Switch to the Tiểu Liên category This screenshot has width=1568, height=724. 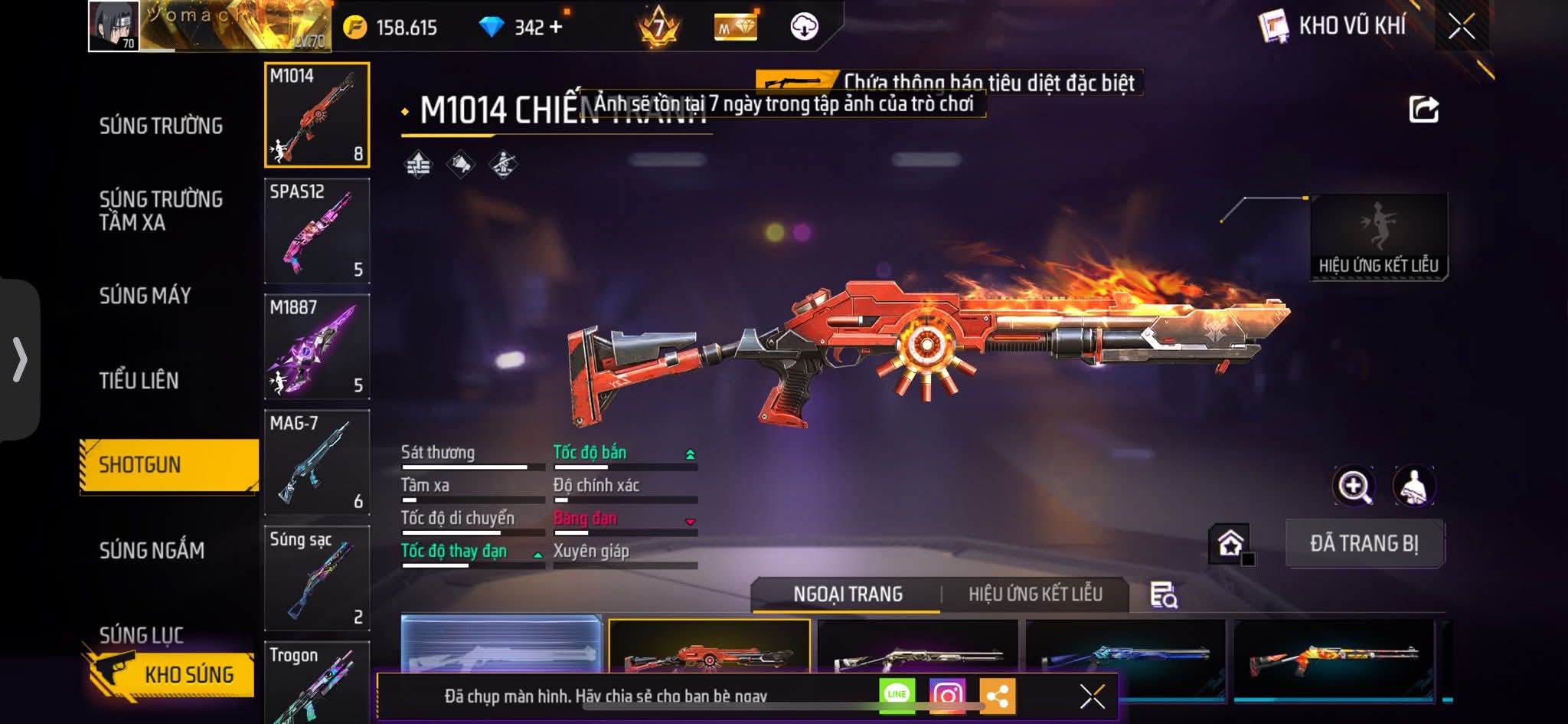coord(139,381)
